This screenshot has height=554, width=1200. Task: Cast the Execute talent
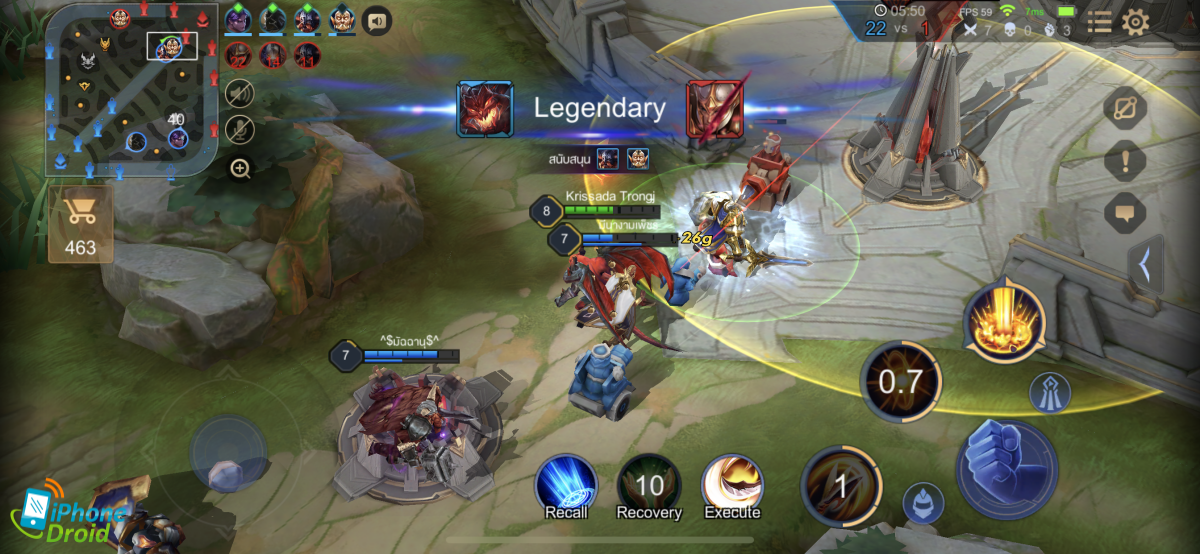click(732, 483)
